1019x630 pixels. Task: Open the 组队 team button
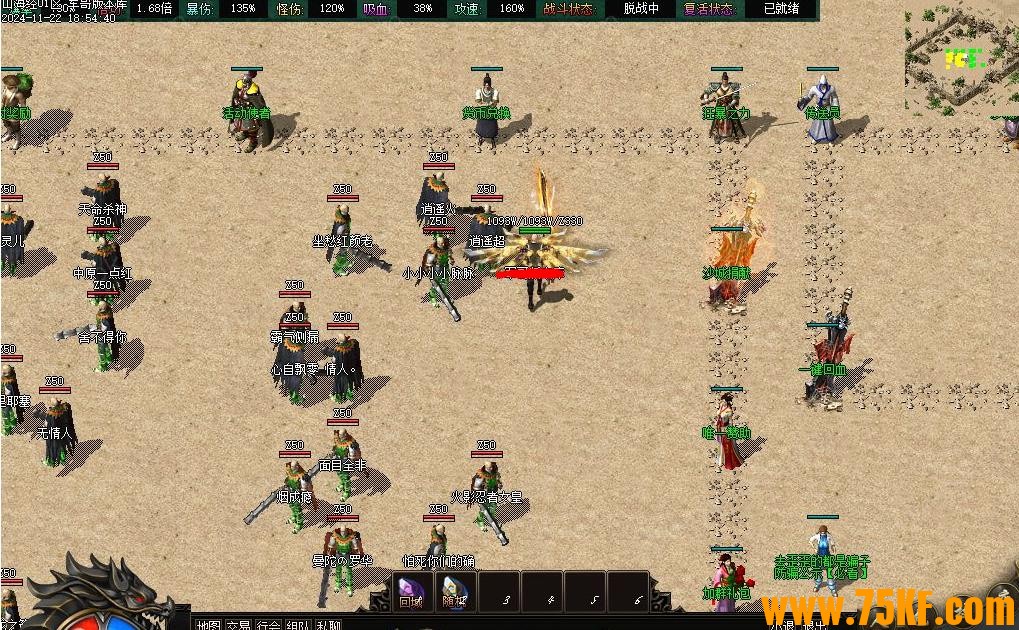(298, 624)
